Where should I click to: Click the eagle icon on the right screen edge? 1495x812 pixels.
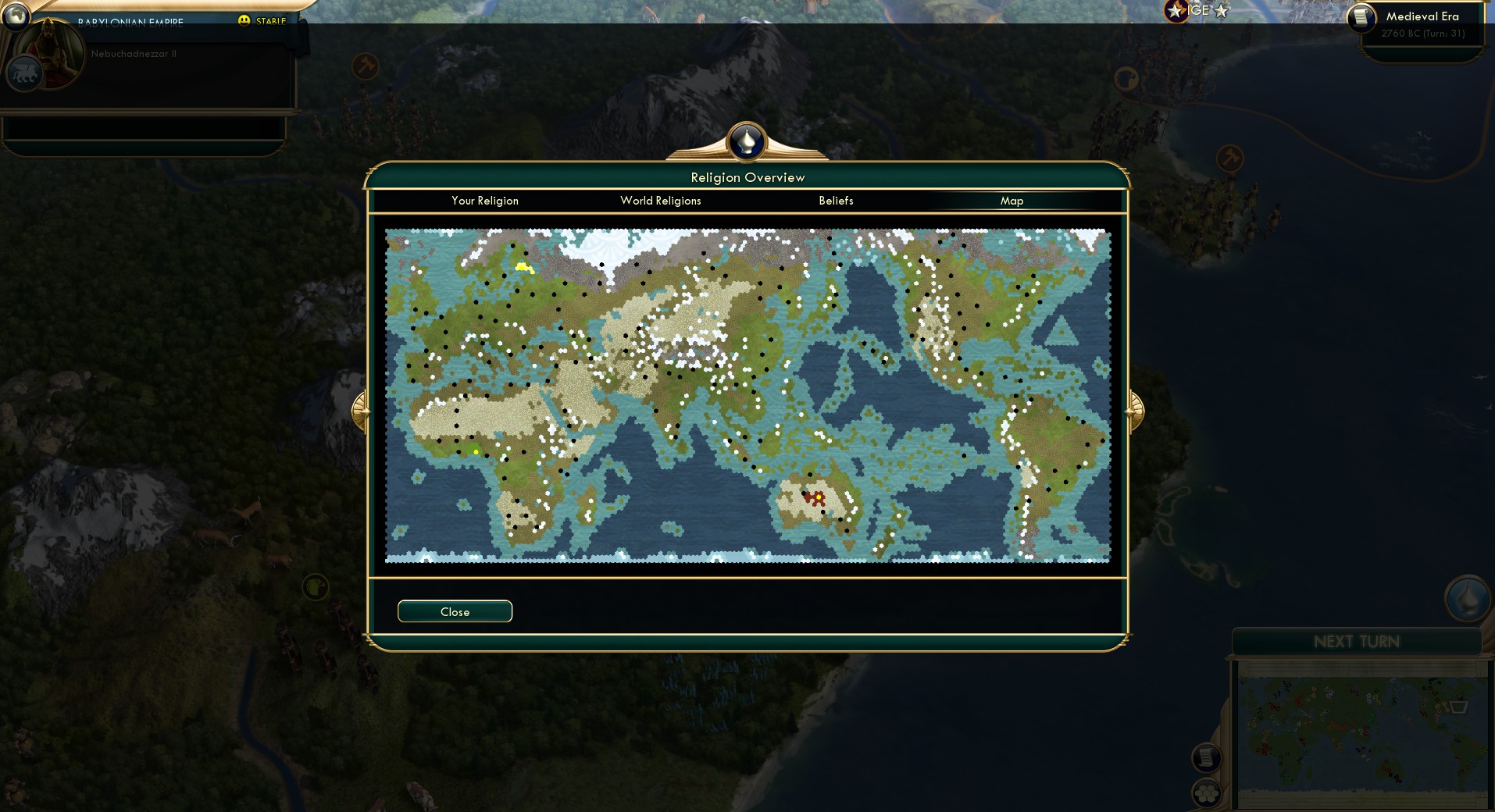coord(1125,77)
